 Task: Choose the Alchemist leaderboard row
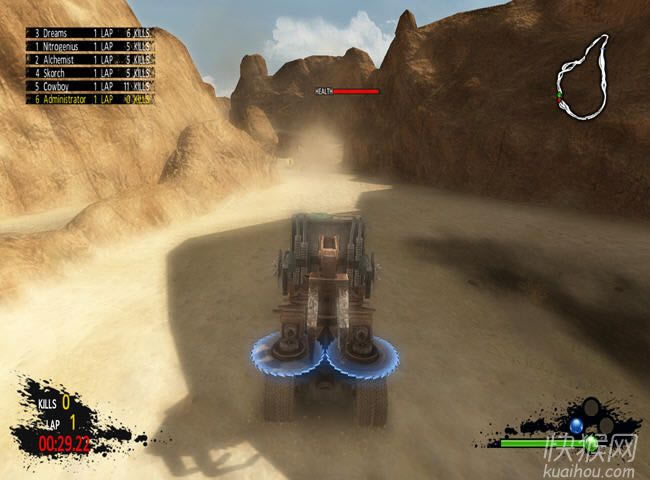[91, 59]
